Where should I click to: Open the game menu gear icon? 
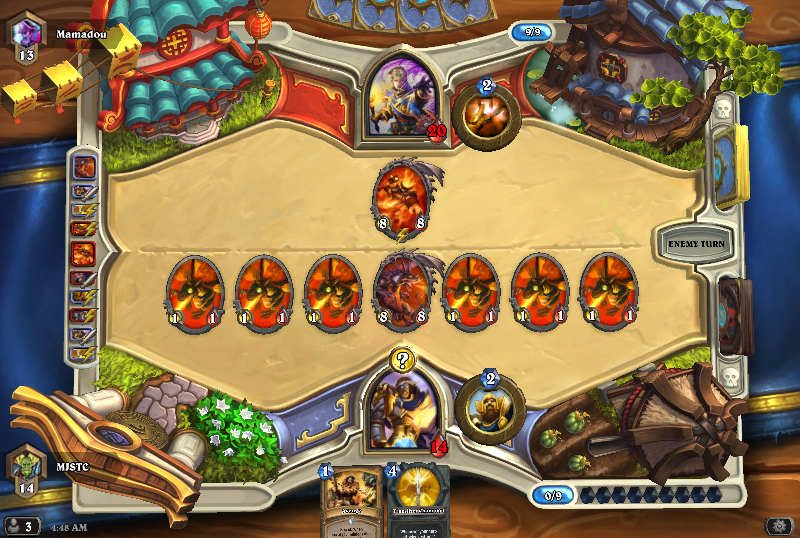coord(779,526)
